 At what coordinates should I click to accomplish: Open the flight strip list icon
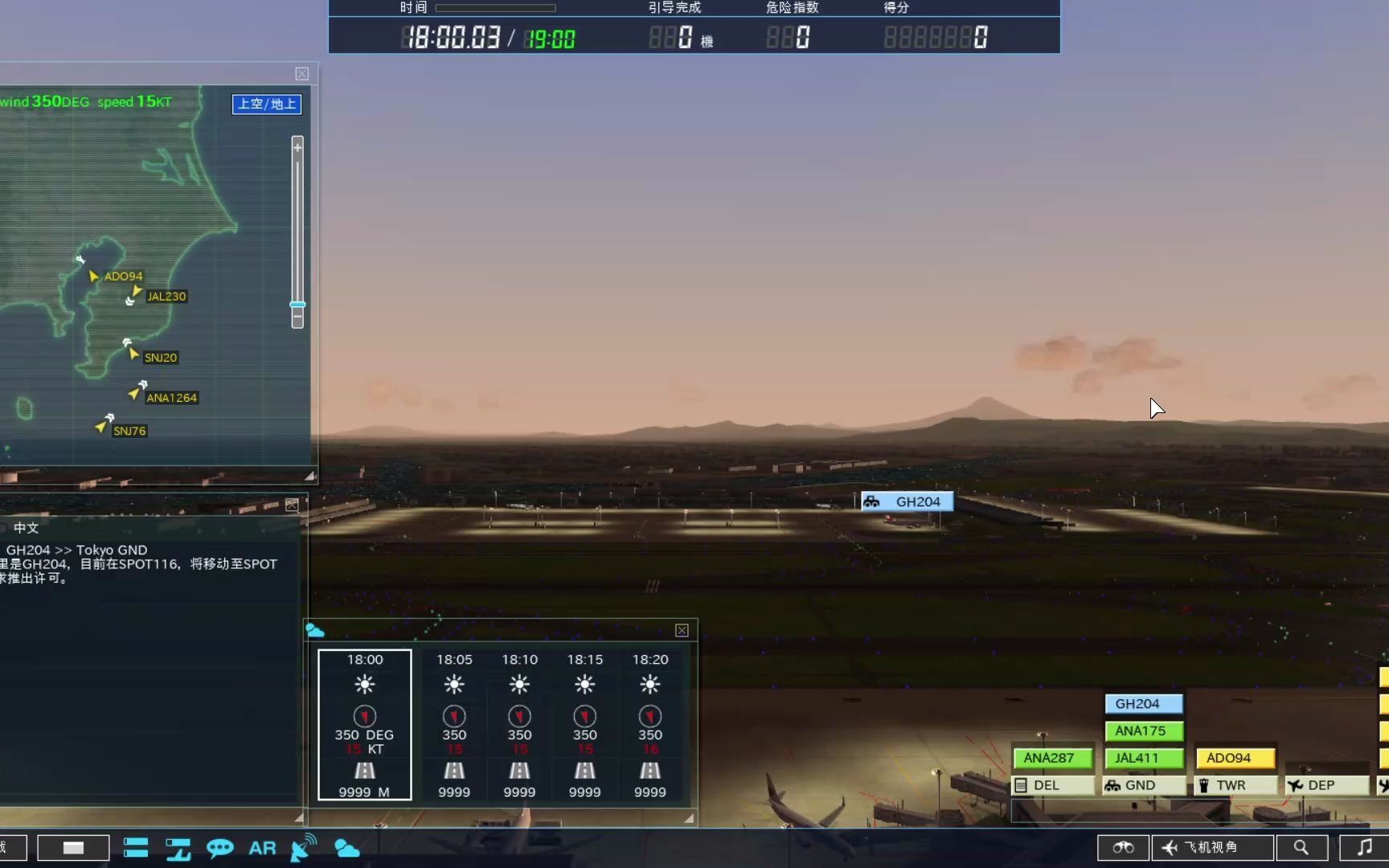135,848
